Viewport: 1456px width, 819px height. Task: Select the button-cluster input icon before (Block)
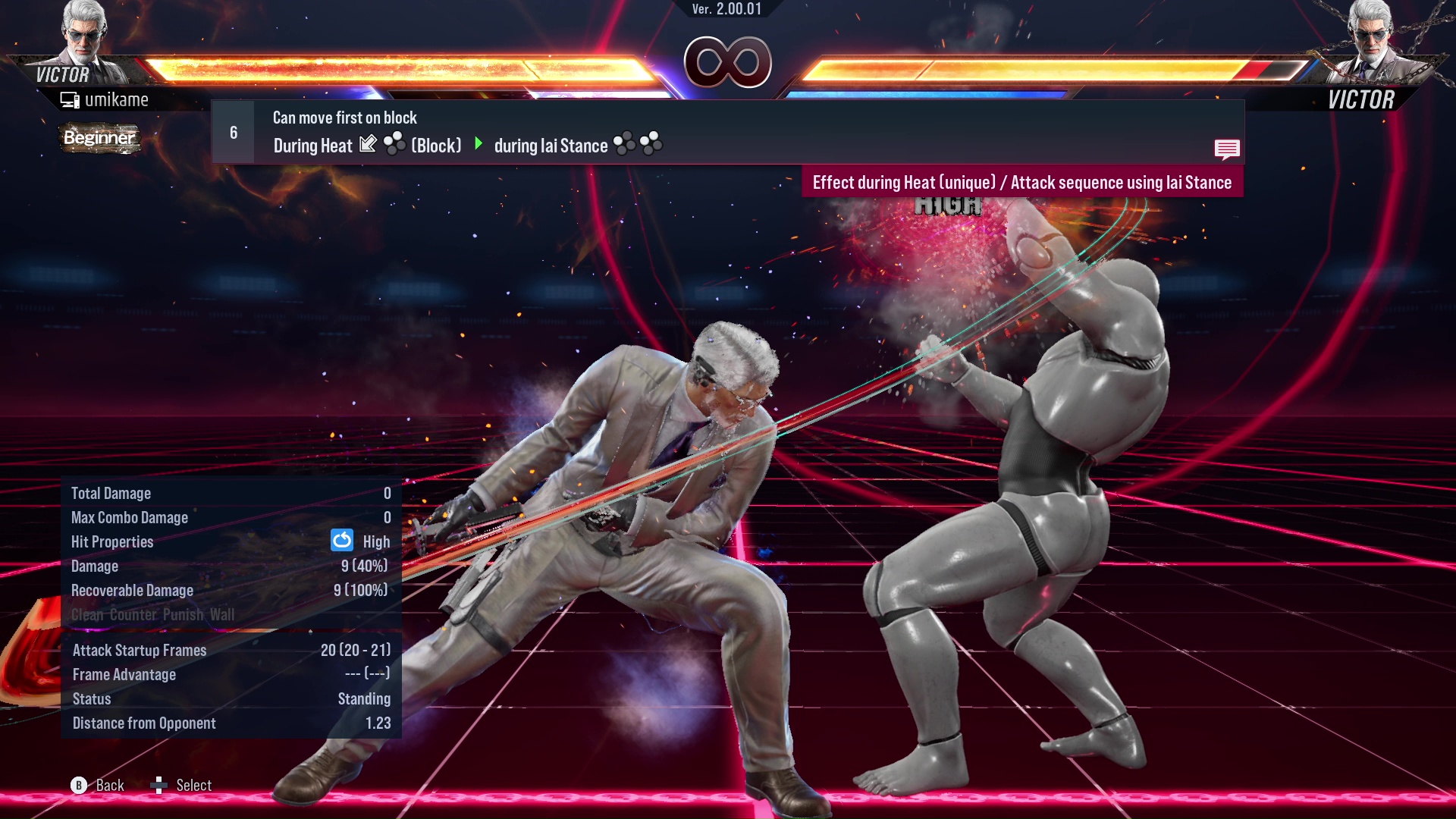coord(395,144)
